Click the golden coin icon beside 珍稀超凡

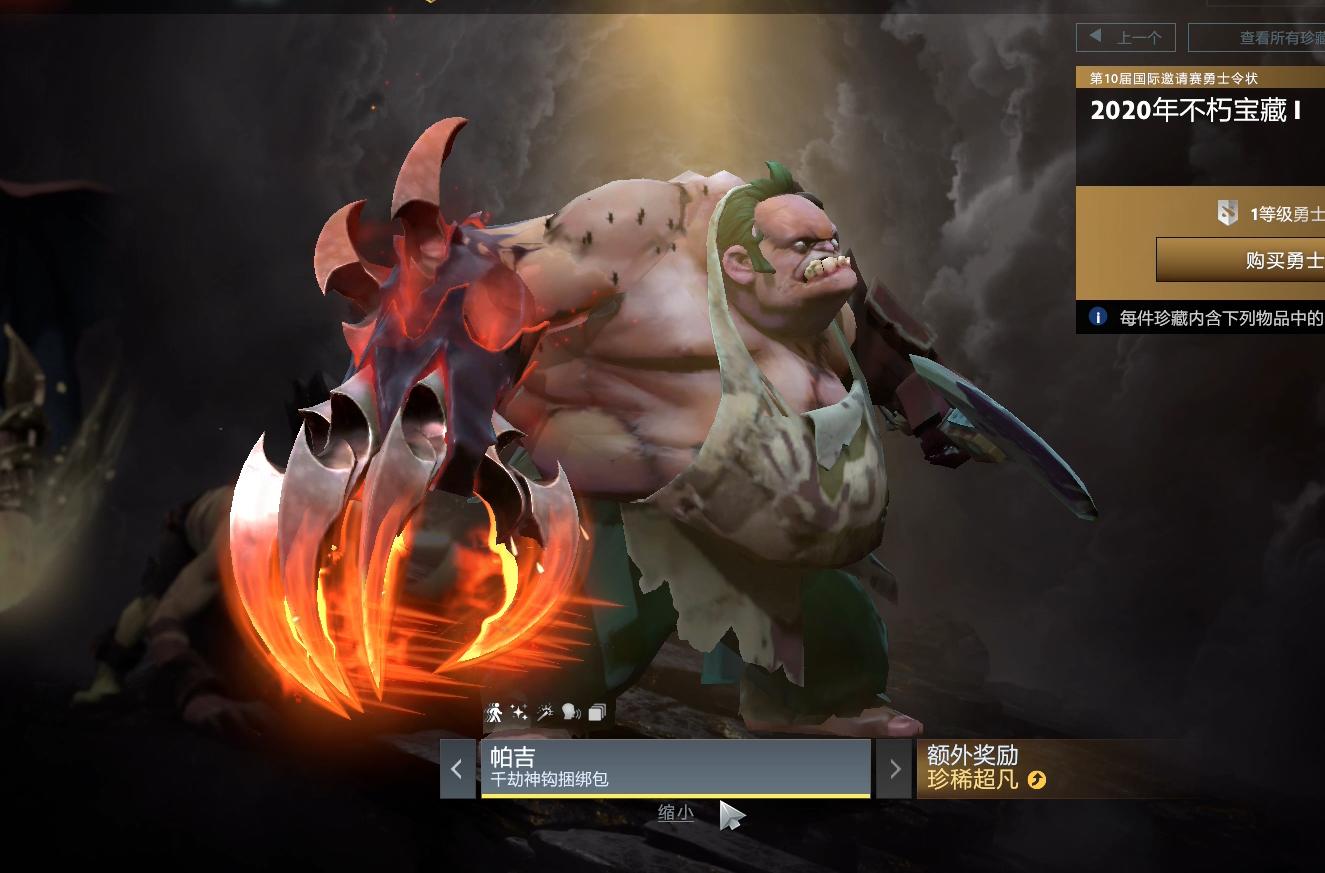pos(1039,781)
